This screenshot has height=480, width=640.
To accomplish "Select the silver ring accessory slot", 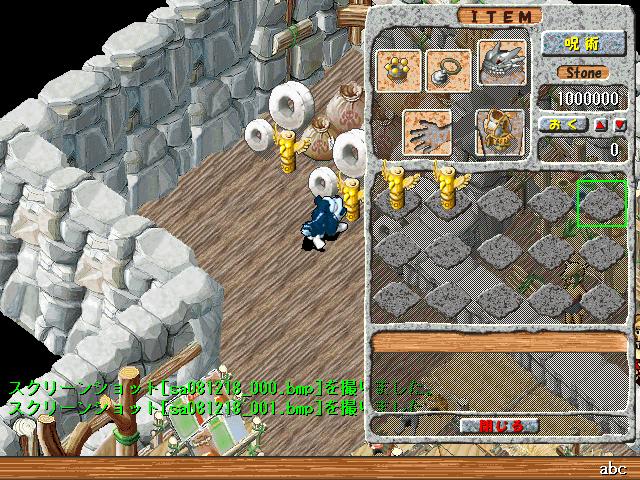I will click(x=447, y=68).
